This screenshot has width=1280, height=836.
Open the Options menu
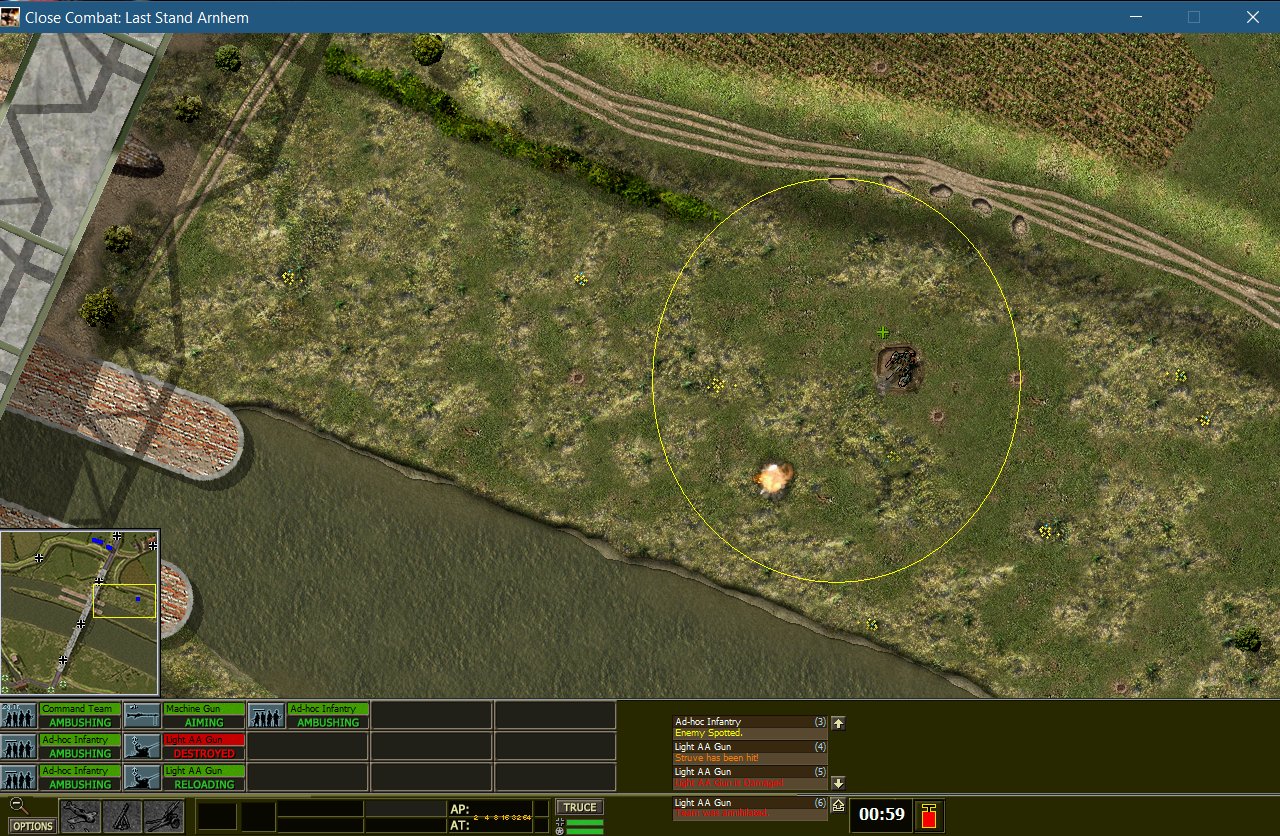tap(33, 826)
